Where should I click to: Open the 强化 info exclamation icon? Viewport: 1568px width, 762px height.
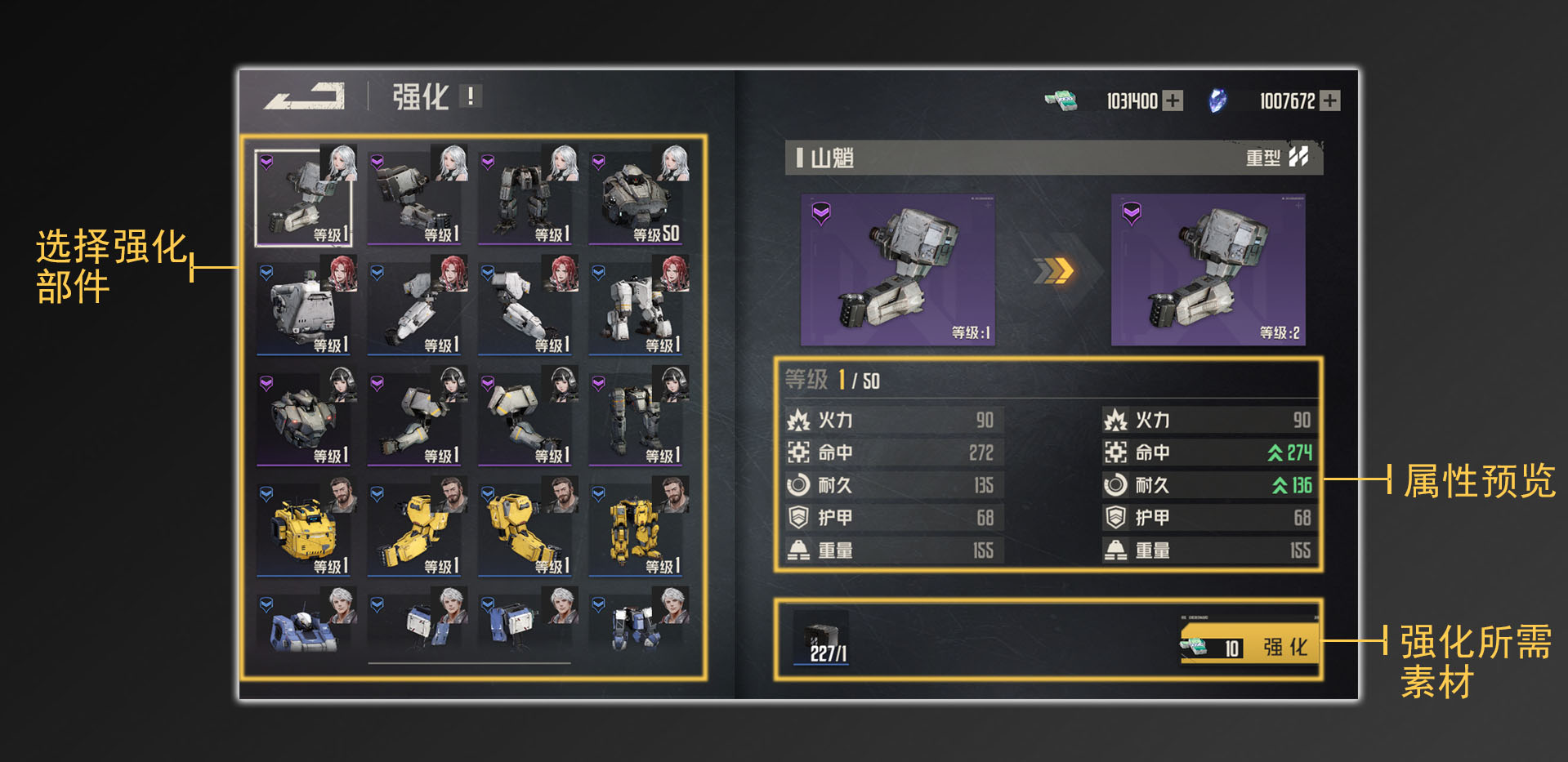click(471, 96)
